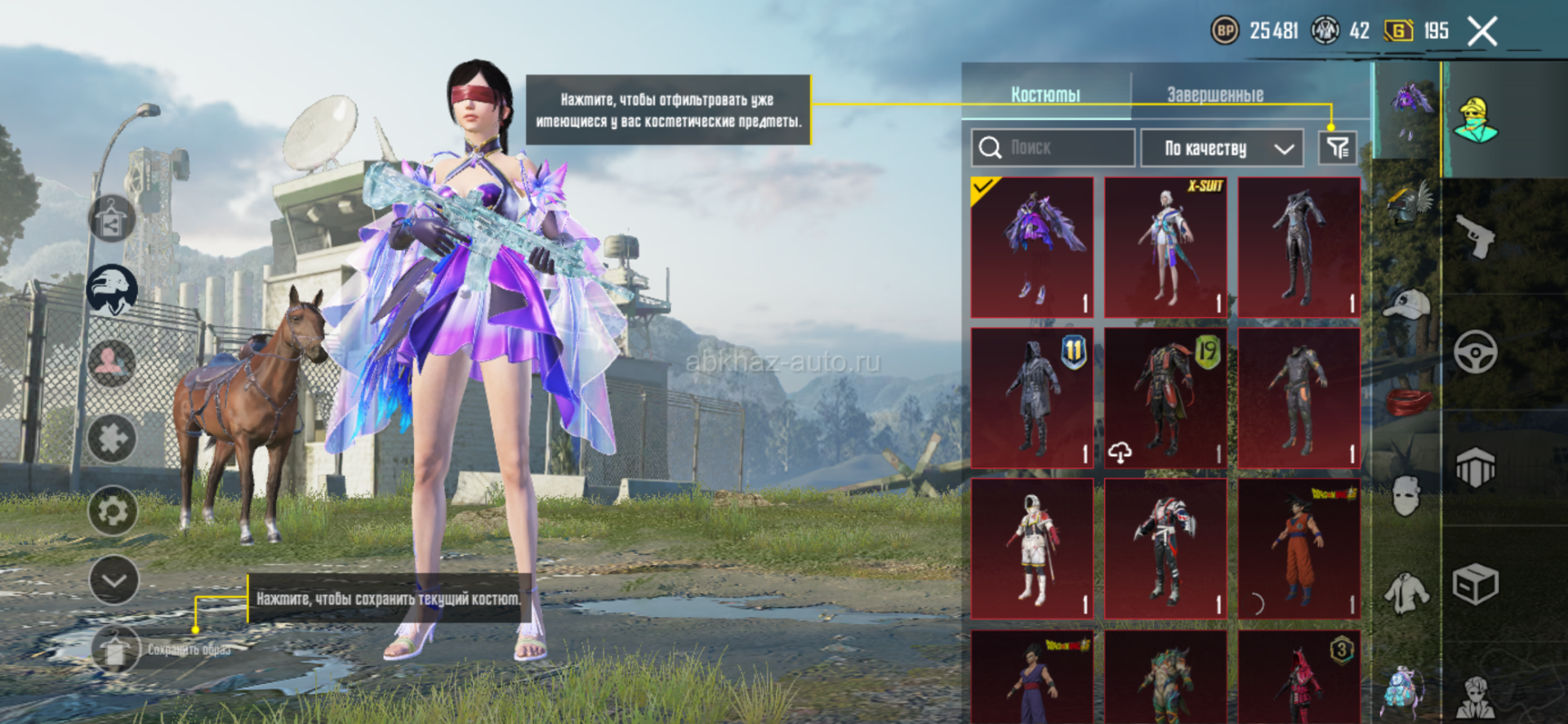Open the gear settings icon on left
1568x724 pixels.
tap(113, 511)
